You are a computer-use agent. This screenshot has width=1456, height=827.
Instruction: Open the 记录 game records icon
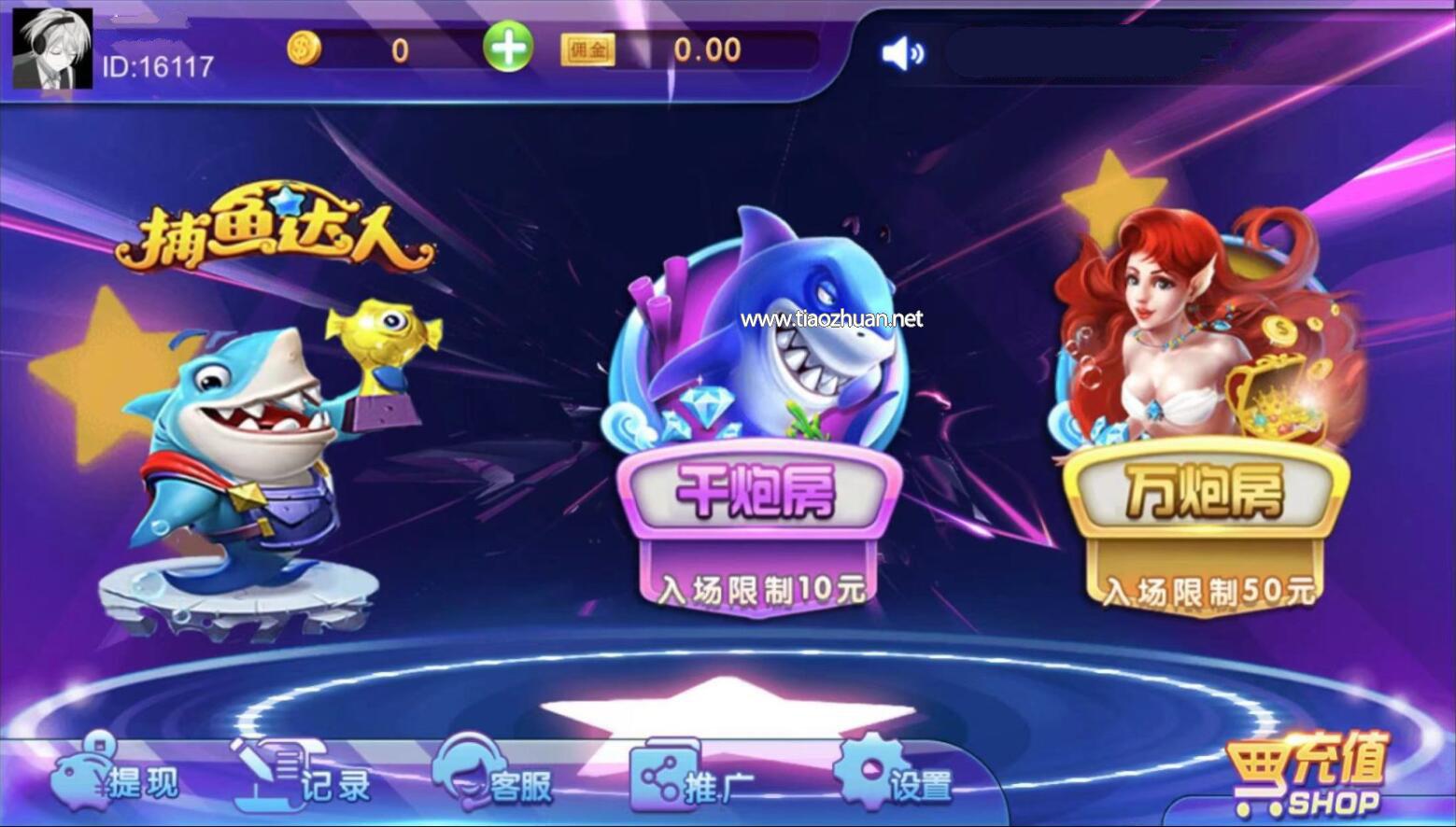[x=266, y=770]
